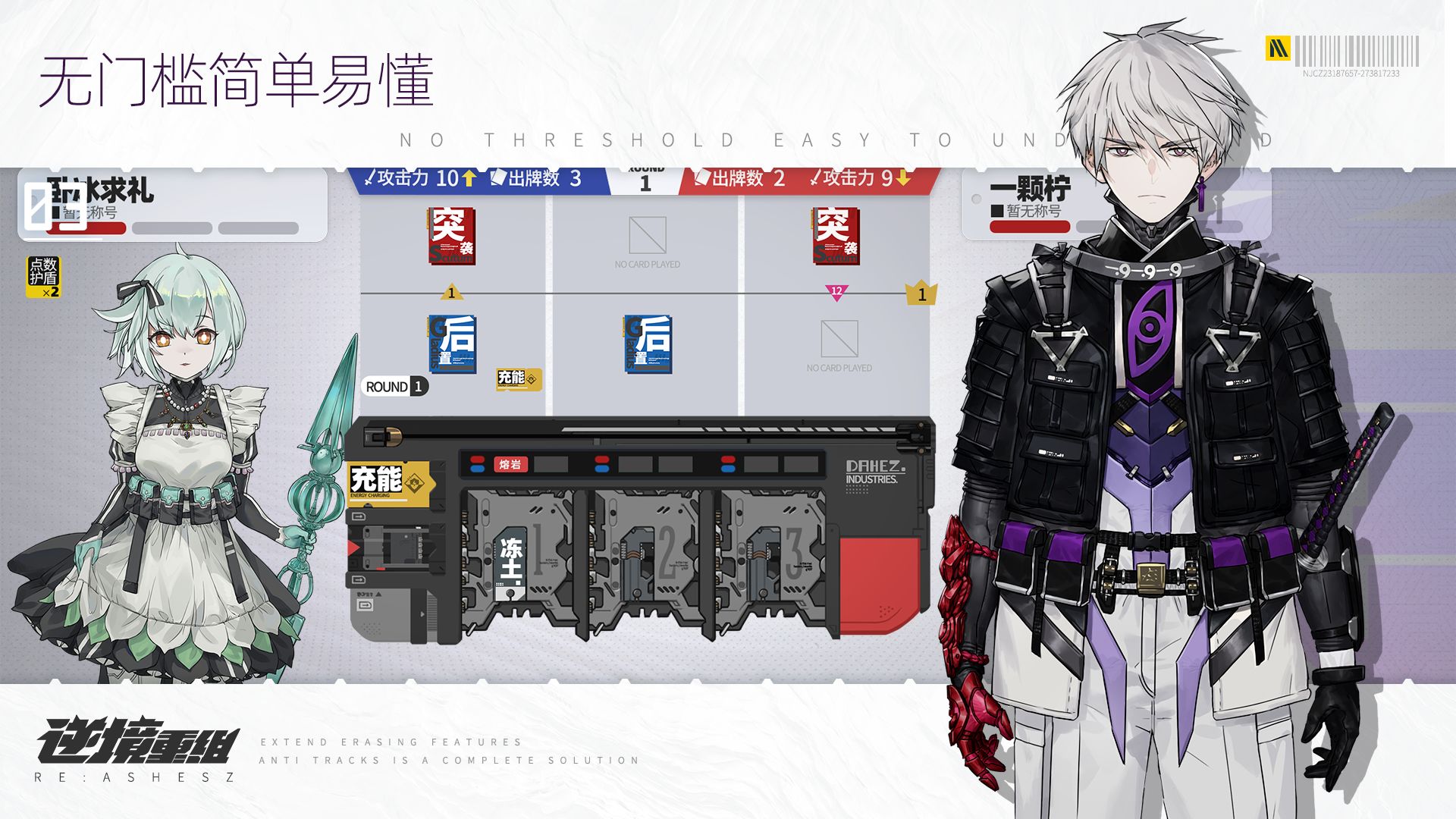This screenshot has width=1456, height=819.
Task: Click the blue side's card count icon
Action: coord(498,178)
